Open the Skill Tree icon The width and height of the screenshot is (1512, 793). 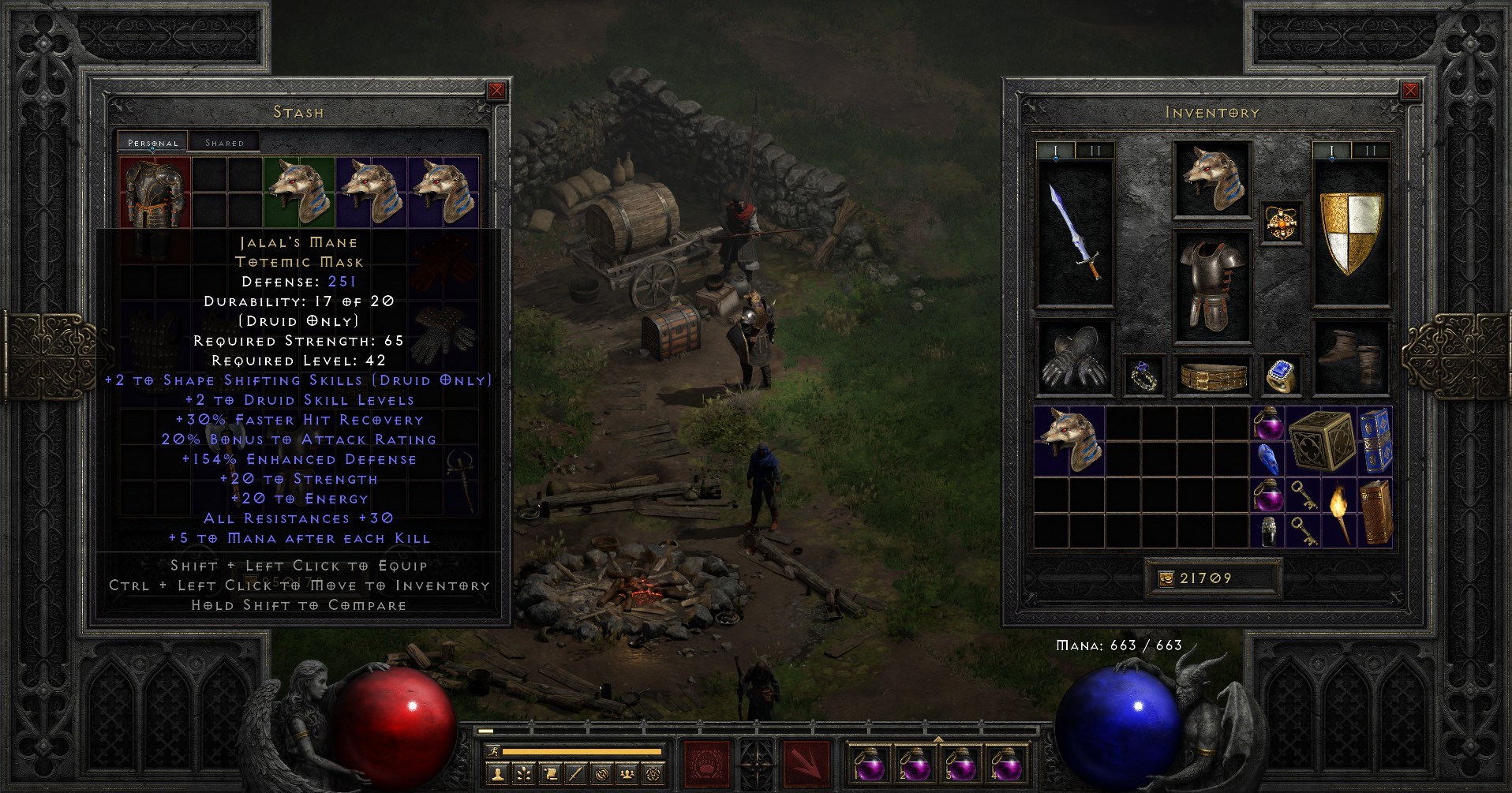[x=524, y=775]
